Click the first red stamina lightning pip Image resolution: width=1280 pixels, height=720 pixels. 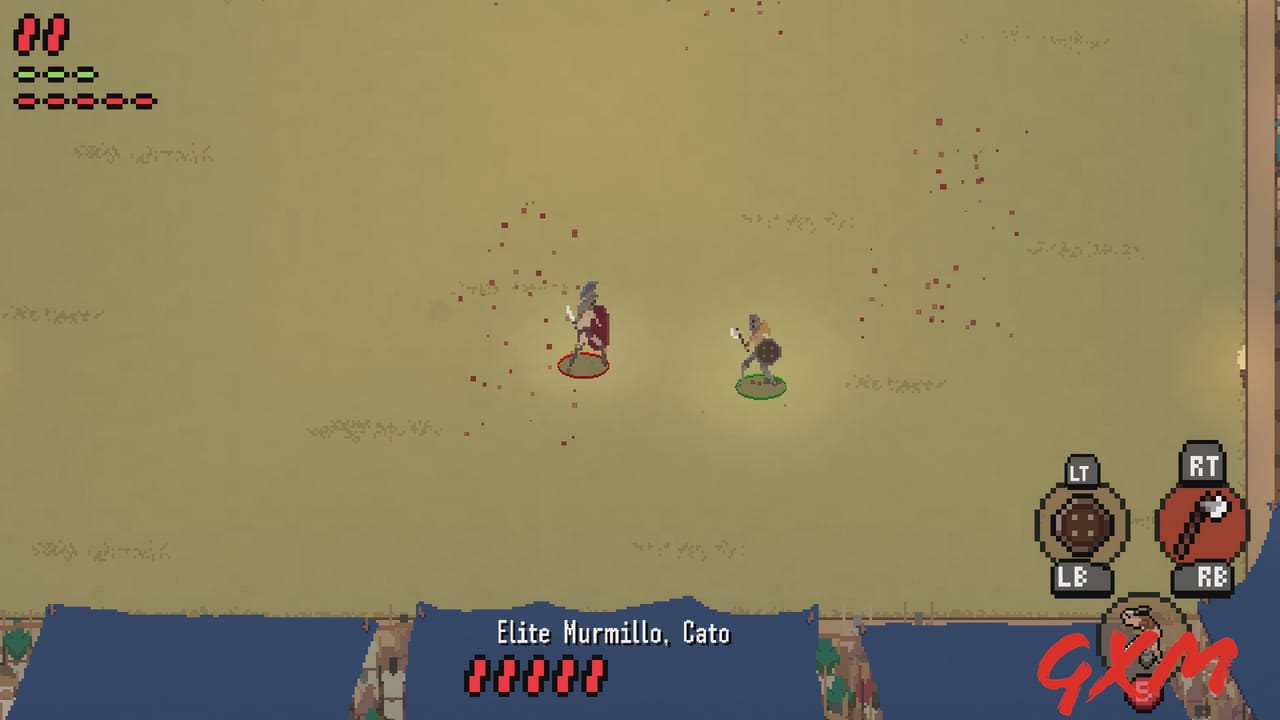pos(27,35)
